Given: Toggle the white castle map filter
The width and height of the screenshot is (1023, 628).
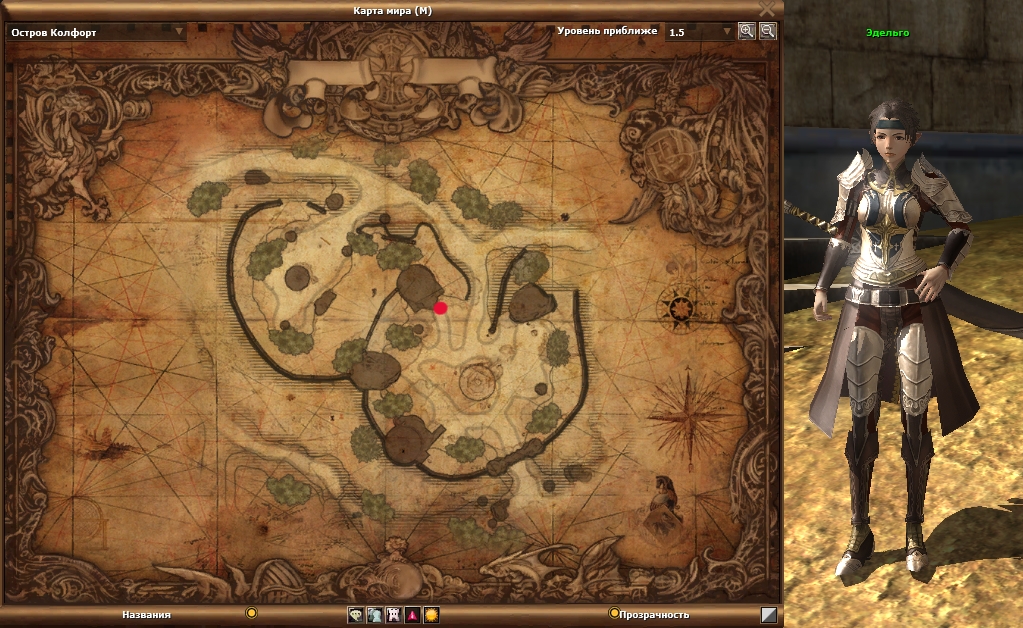Looking at the screenshot, I should (x=393, y=615).
